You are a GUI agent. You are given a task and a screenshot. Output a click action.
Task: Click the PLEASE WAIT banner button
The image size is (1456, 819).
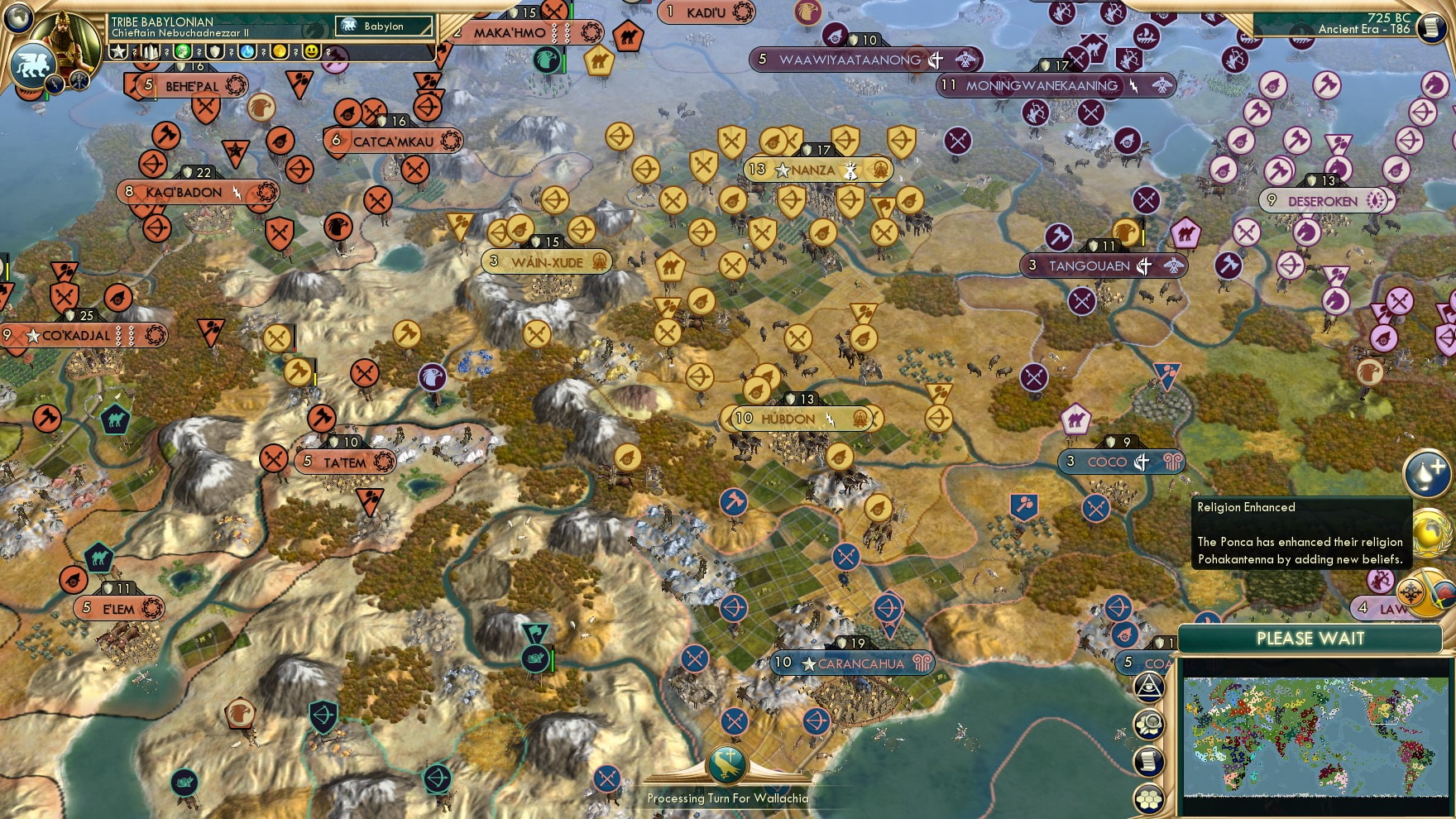click(x=1310, y=639)
